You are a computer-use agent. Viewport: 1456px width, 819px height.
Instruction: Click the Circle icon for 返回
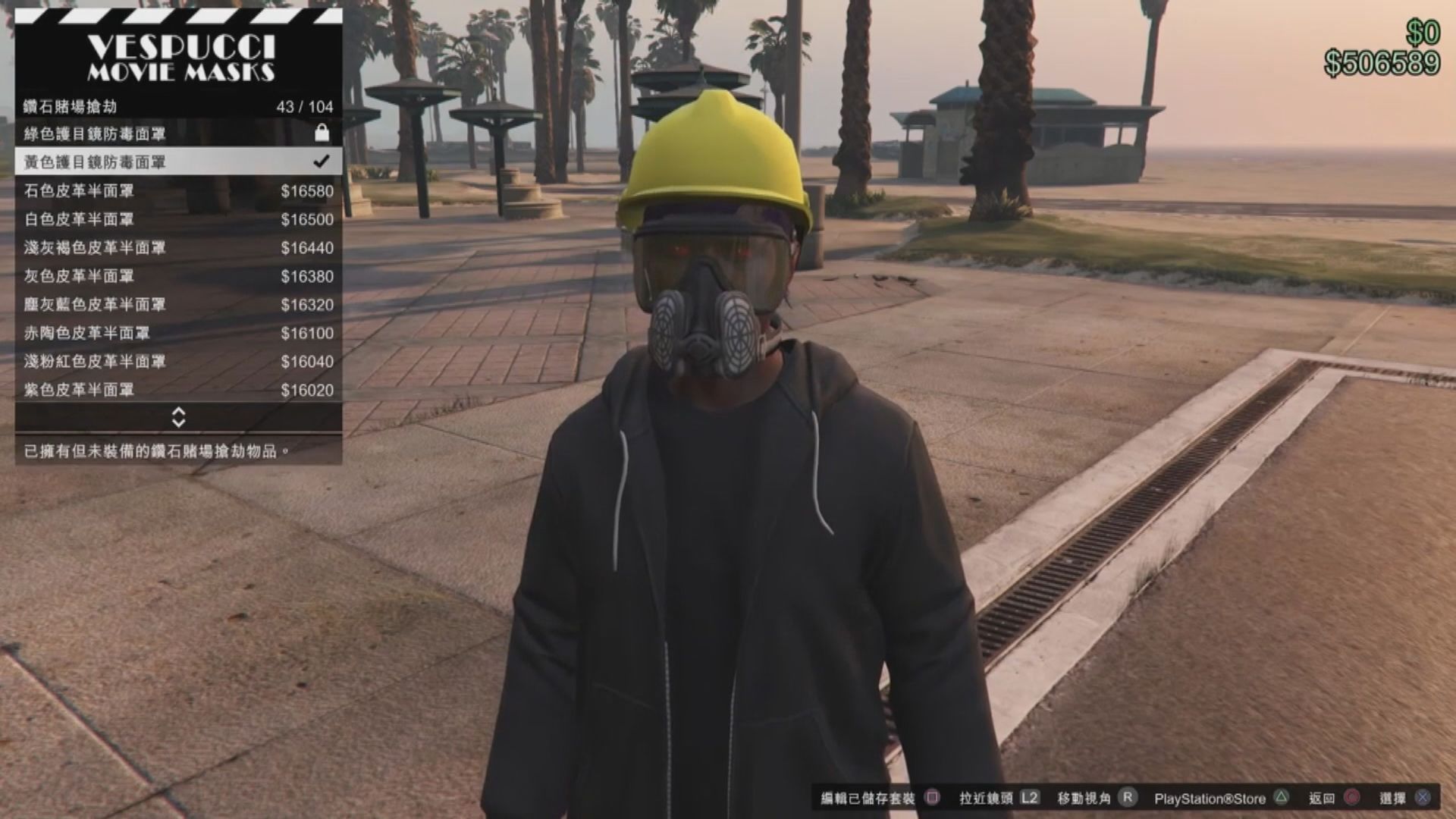click(1350, 797)
